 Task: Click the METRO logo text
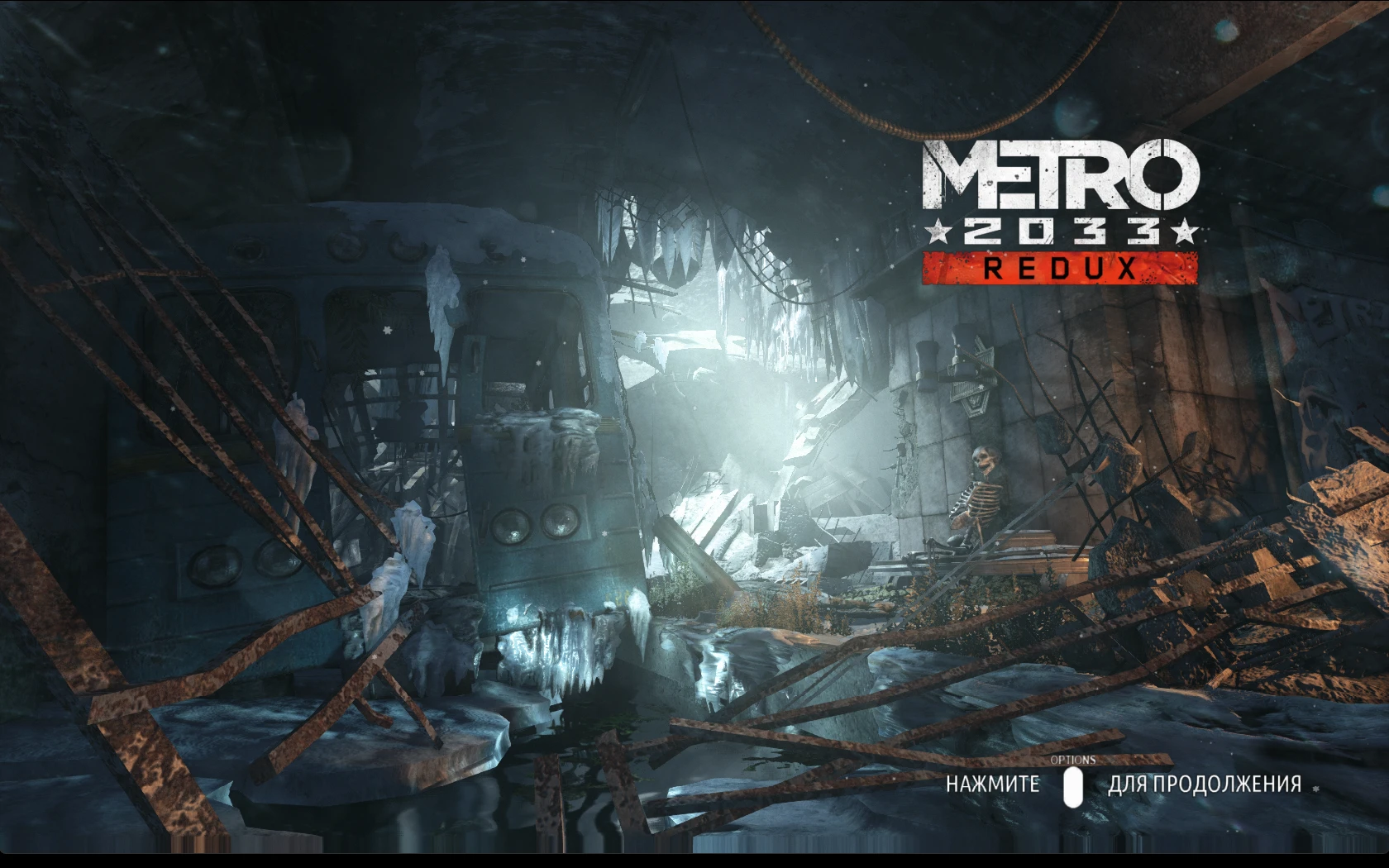coord(1061,174)
